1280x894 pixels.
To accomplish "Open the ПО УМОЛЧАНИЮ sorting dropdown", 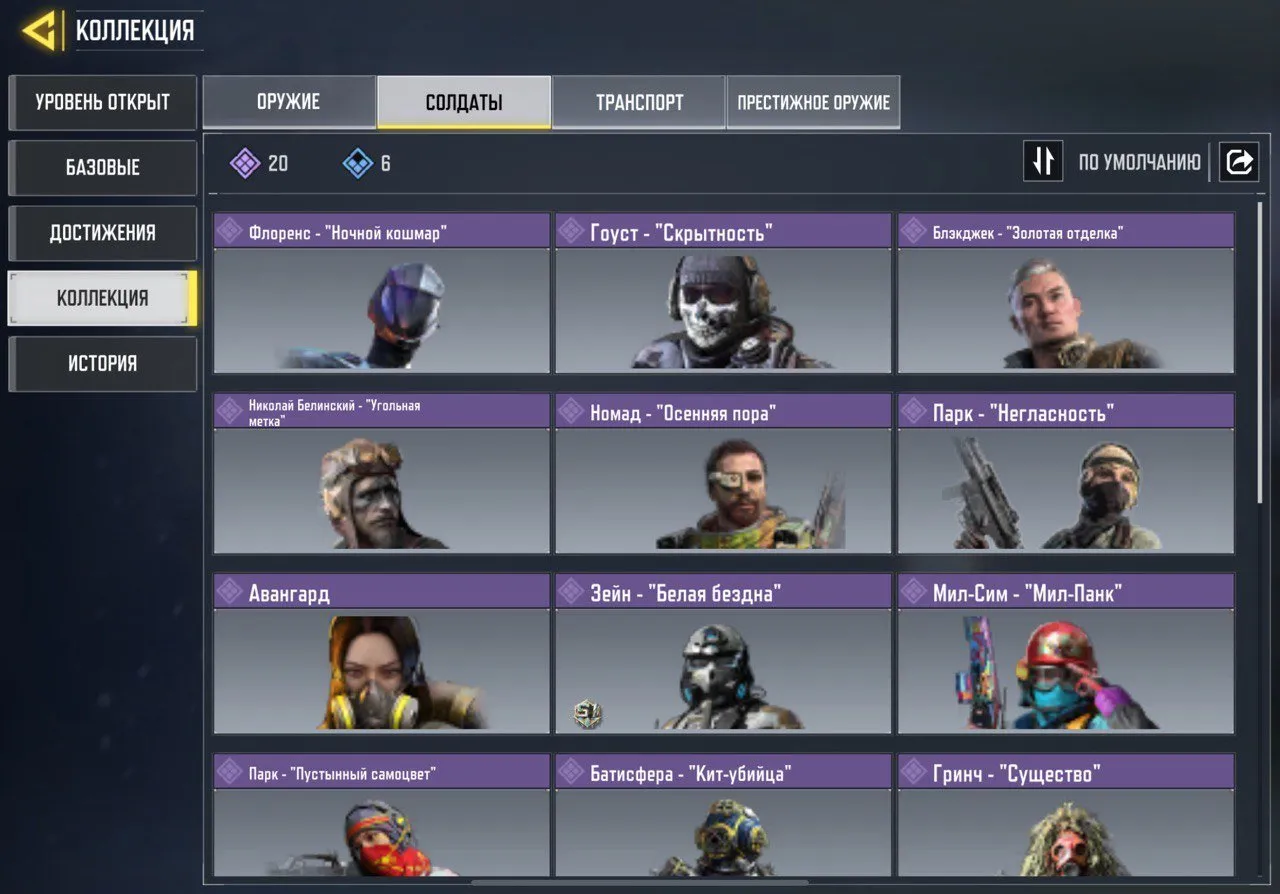I will [1138, 161].
